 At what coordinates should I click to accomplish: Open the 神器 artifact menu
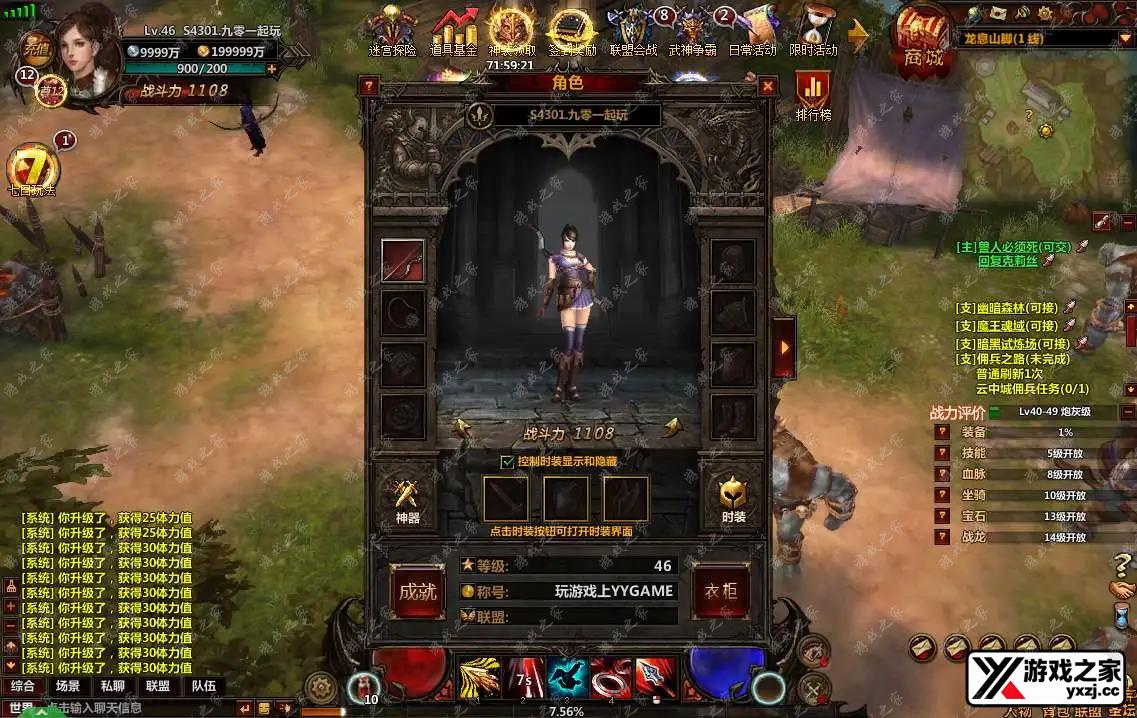(407, 498)
